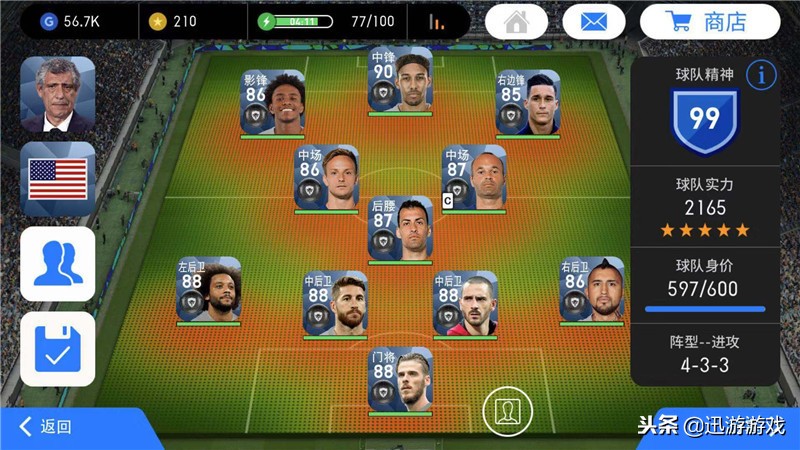The width and height of the screenshot is (800, 450).
Task: Choose the 右后卫 right back card
Action: (590, 290)
